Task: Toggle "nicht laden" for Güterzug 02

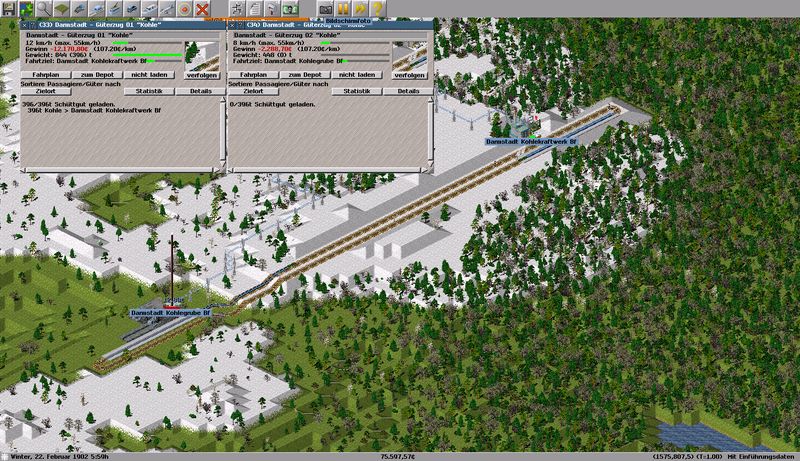Action: tap(355, 73)
